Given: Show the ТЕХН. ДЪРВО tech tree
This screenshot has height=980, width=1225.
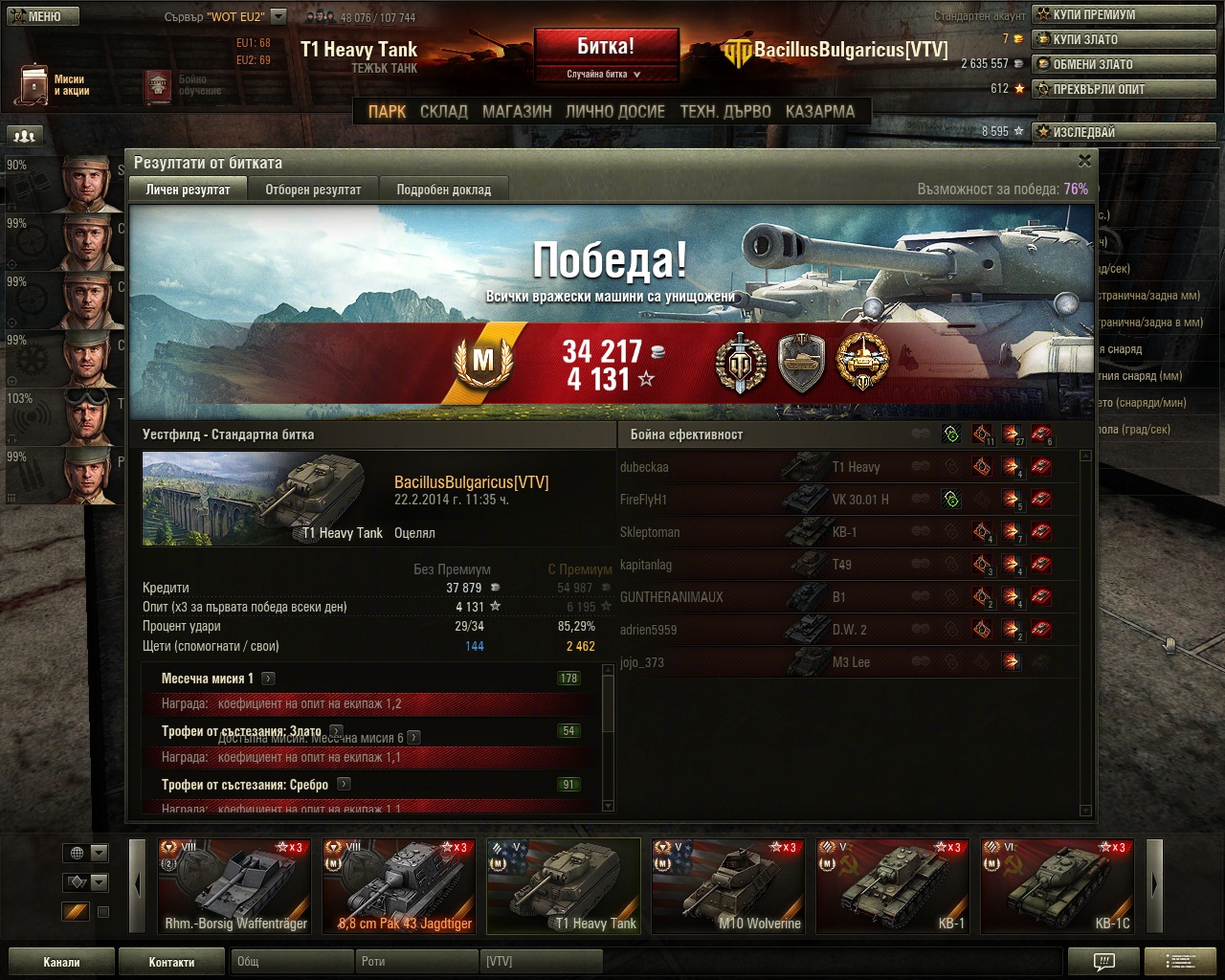Looking at the screenshot, I should pyautogui.click(x=725, y=112).
